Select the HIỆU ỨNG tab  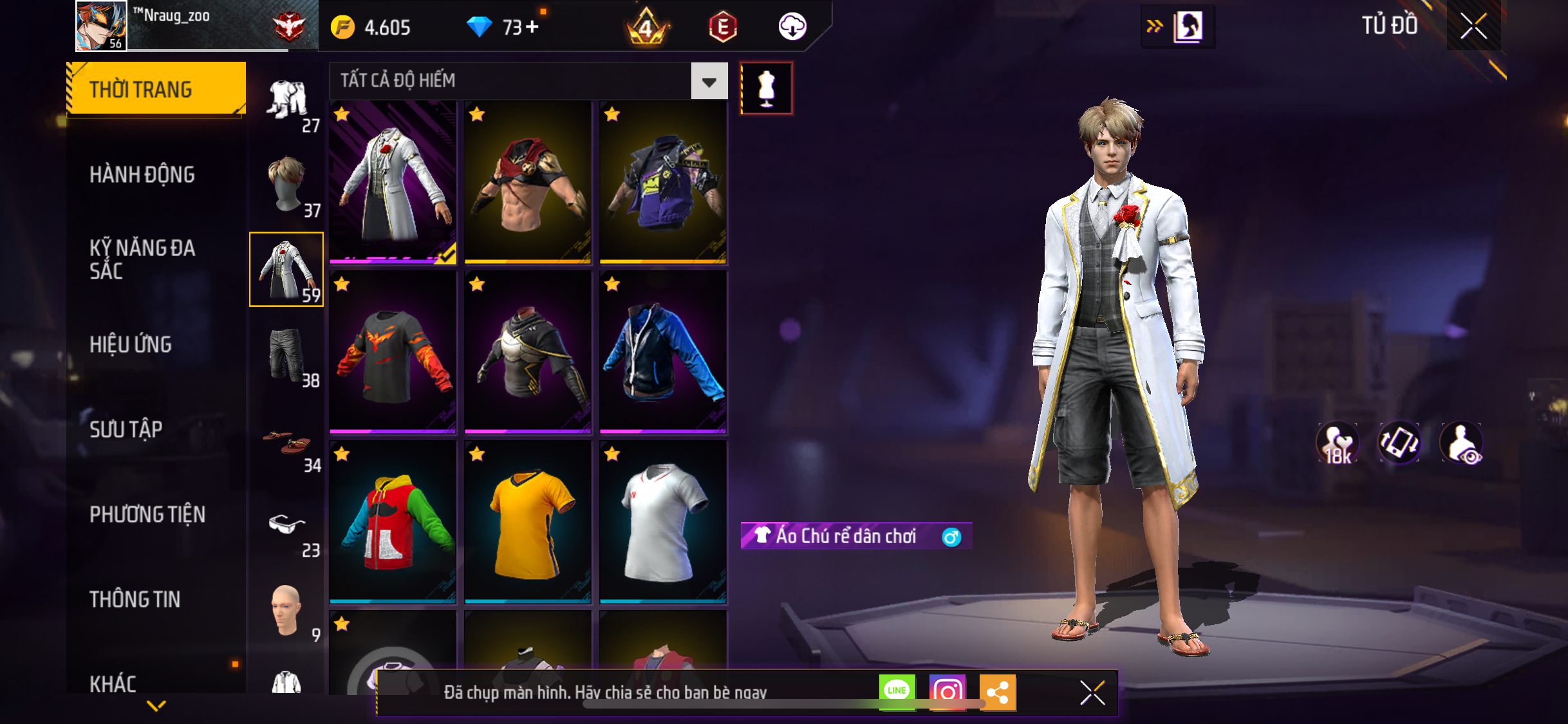coord(131,344)
